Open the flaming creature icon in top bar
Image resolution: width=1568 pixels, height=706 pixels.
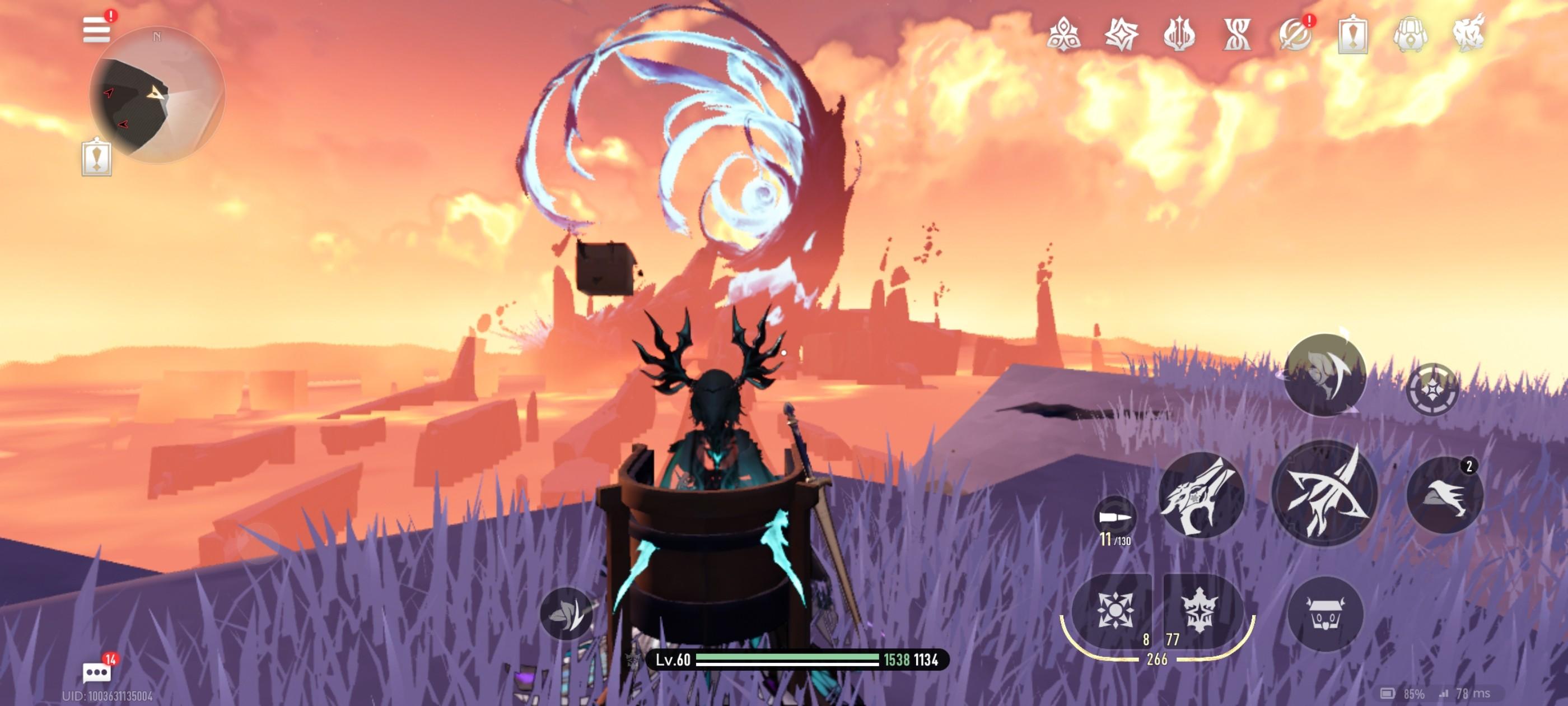point(1468,34)
